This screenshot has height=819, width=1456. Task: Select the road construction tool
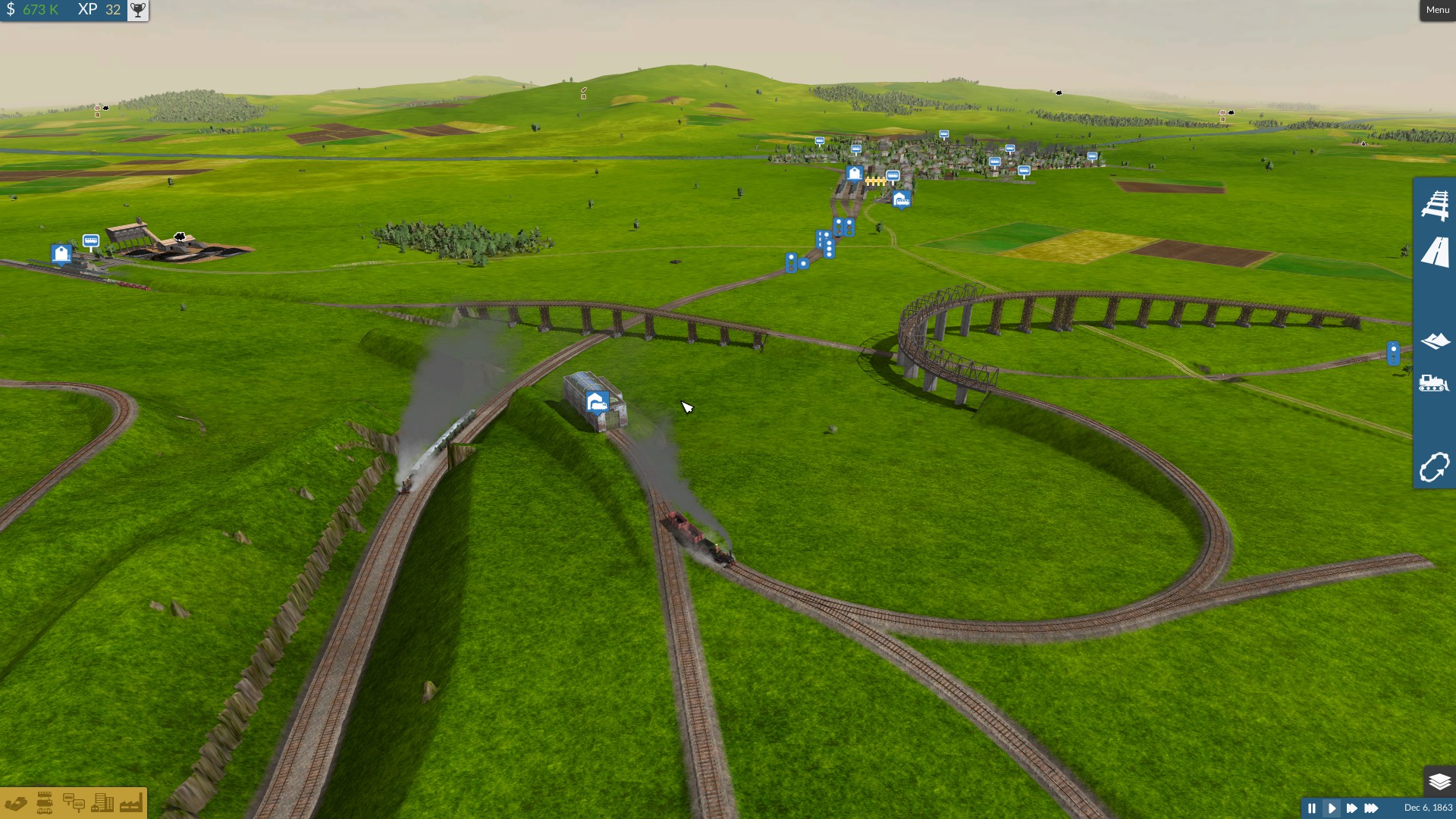[1434, 253]
